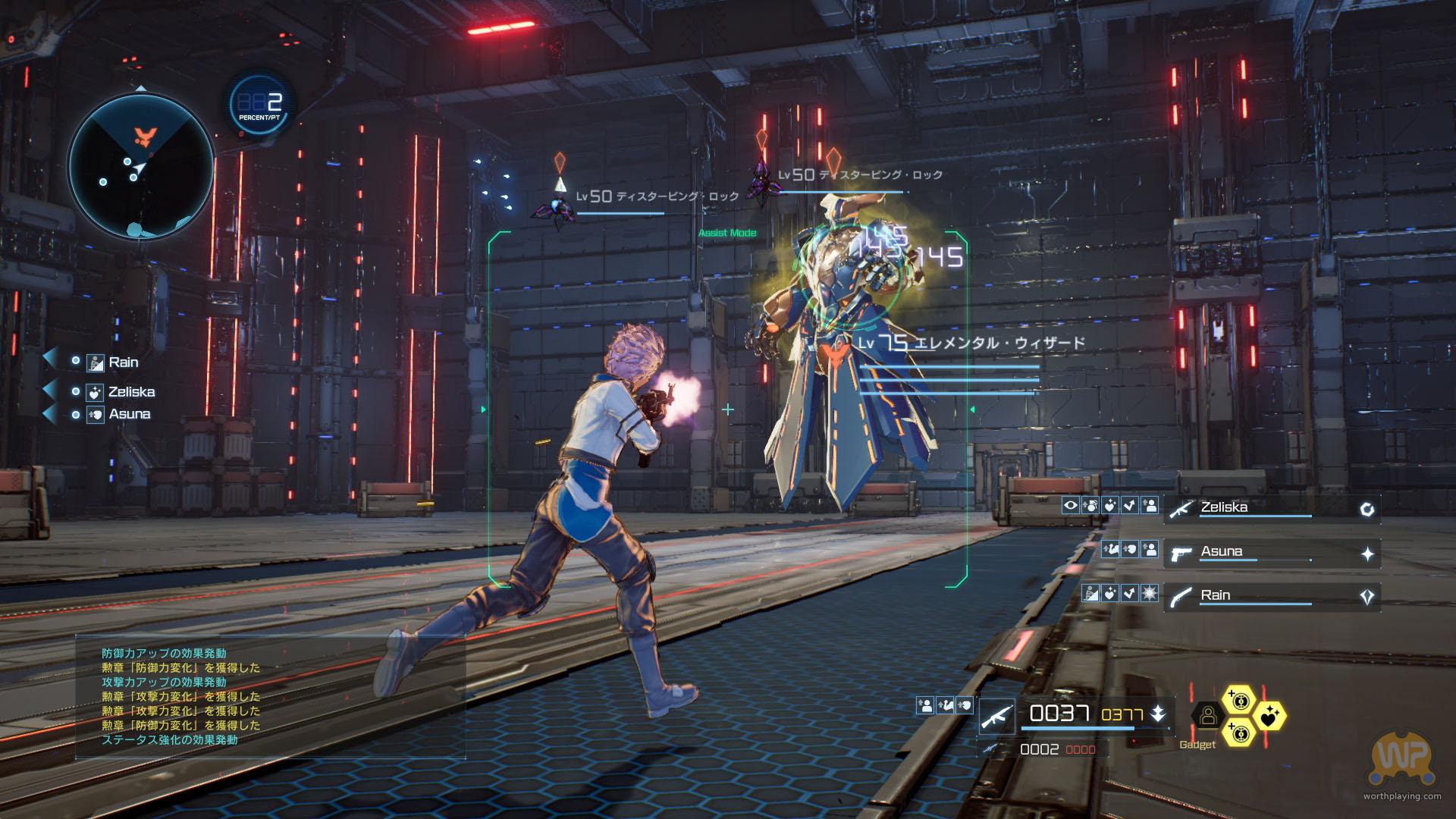Click the burst status icon beside Rain

click(x=1149, y=593)
